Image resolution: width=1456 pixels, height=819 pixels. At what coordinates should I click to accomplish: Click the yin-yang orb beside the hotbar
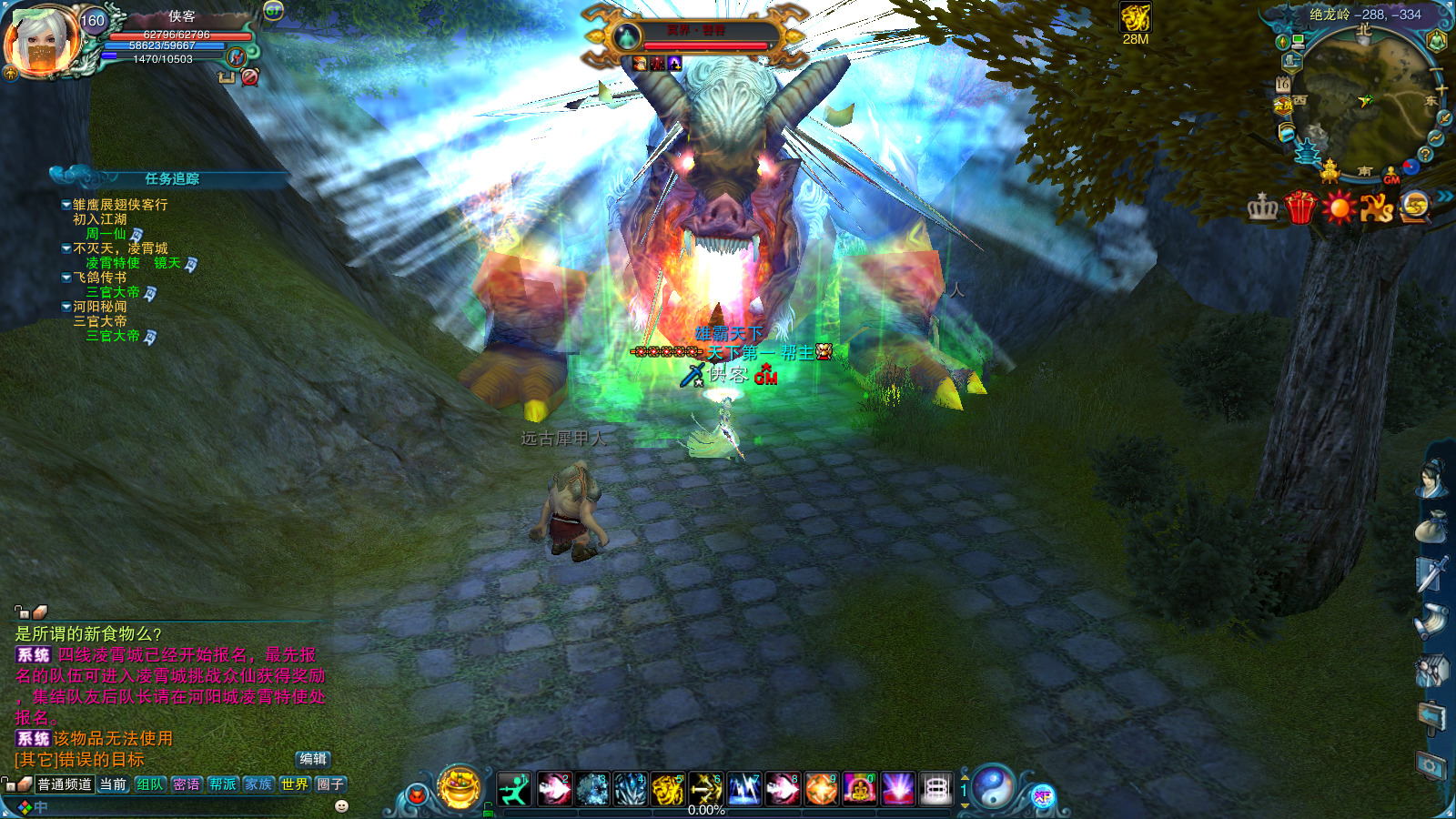(x=994, y=787)
